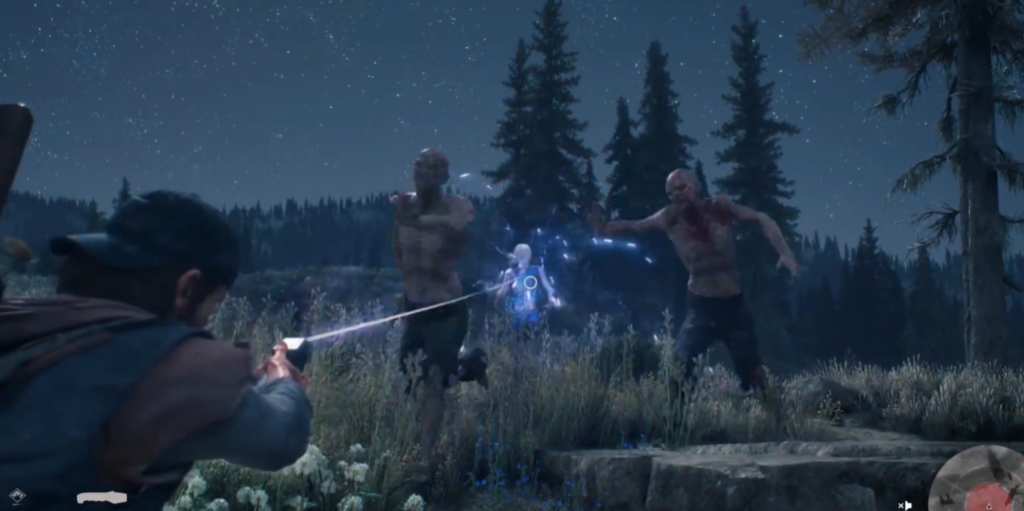
Task: Select the diamond-shaped emblem HUD icon
Action: pos(17,496)
